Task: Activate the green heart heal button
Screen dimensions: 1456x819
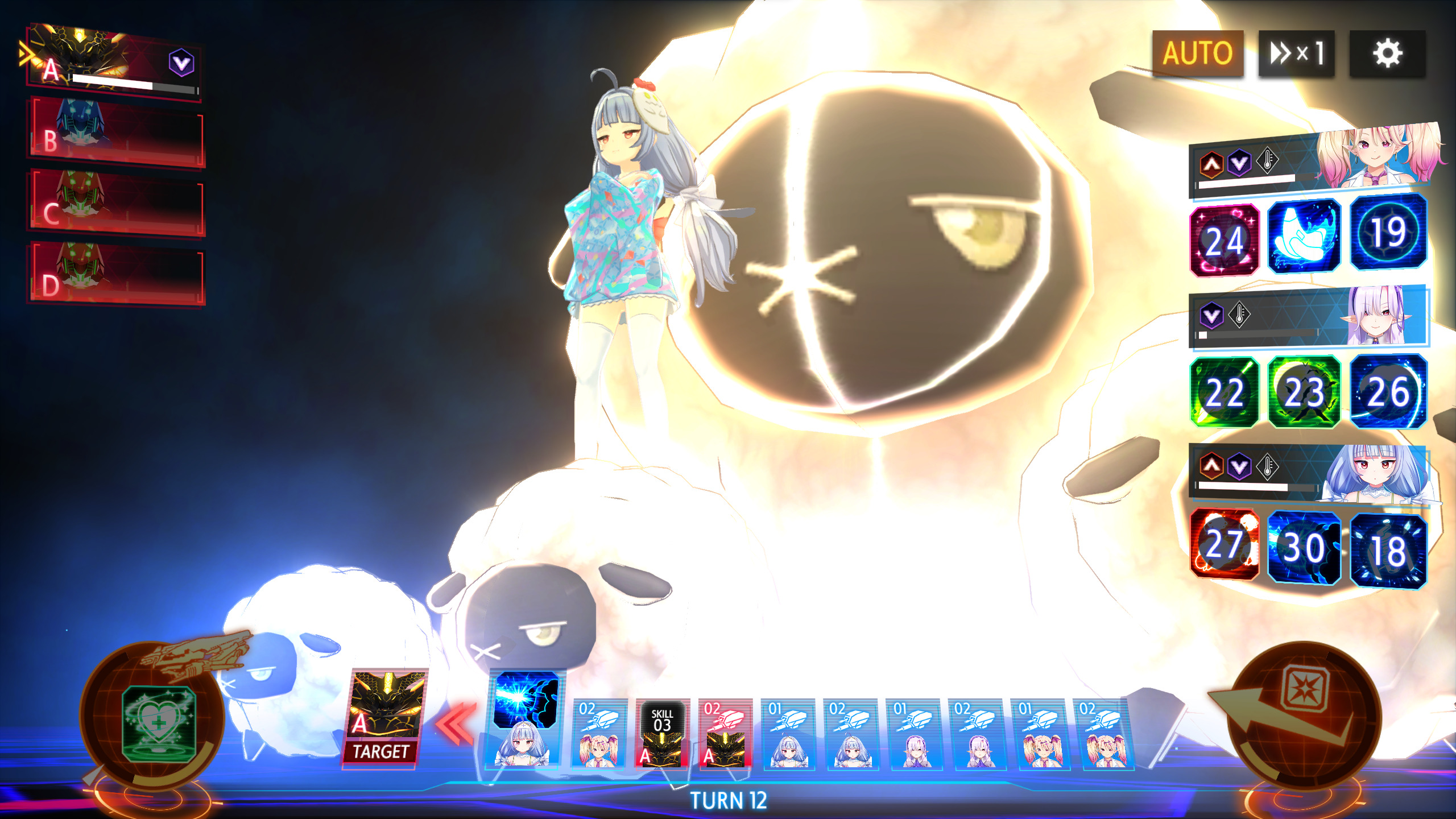Action: (x=158, y=723)
